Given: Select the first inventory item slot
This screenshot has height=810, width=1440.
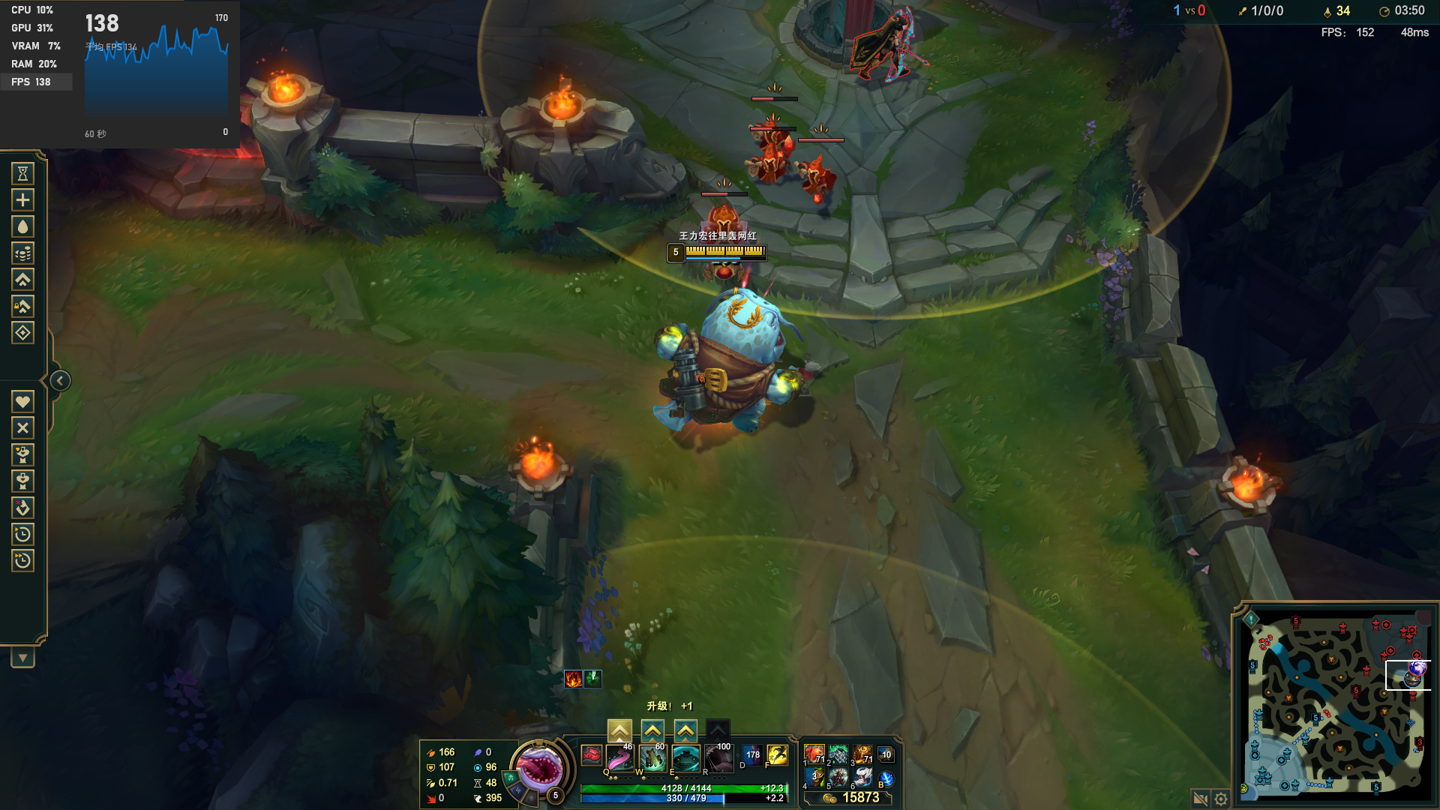Looking at the screenshot, I should (815, 754).
